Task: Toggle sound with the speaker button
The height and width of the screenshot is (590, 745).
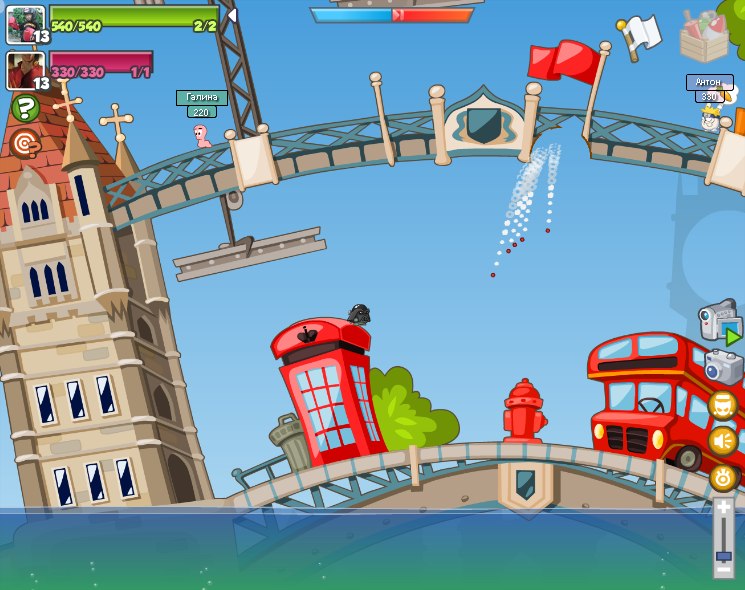Action: [722, 441]
